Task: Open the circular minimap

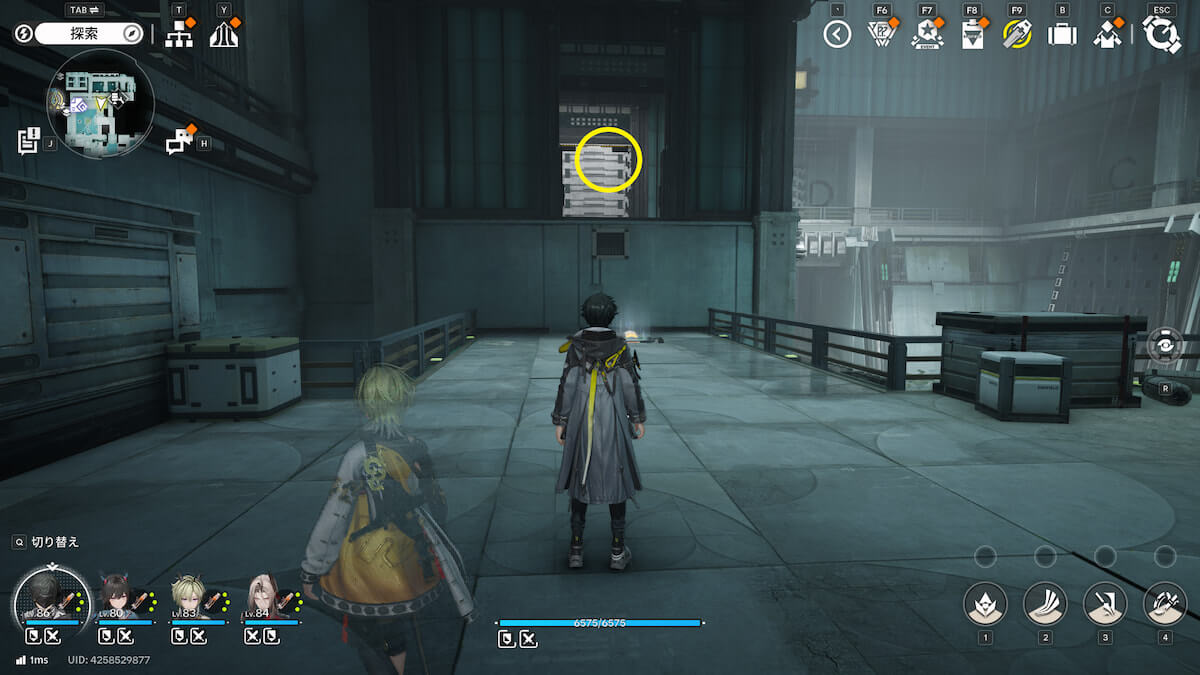Action: click(x=100, y=103)
